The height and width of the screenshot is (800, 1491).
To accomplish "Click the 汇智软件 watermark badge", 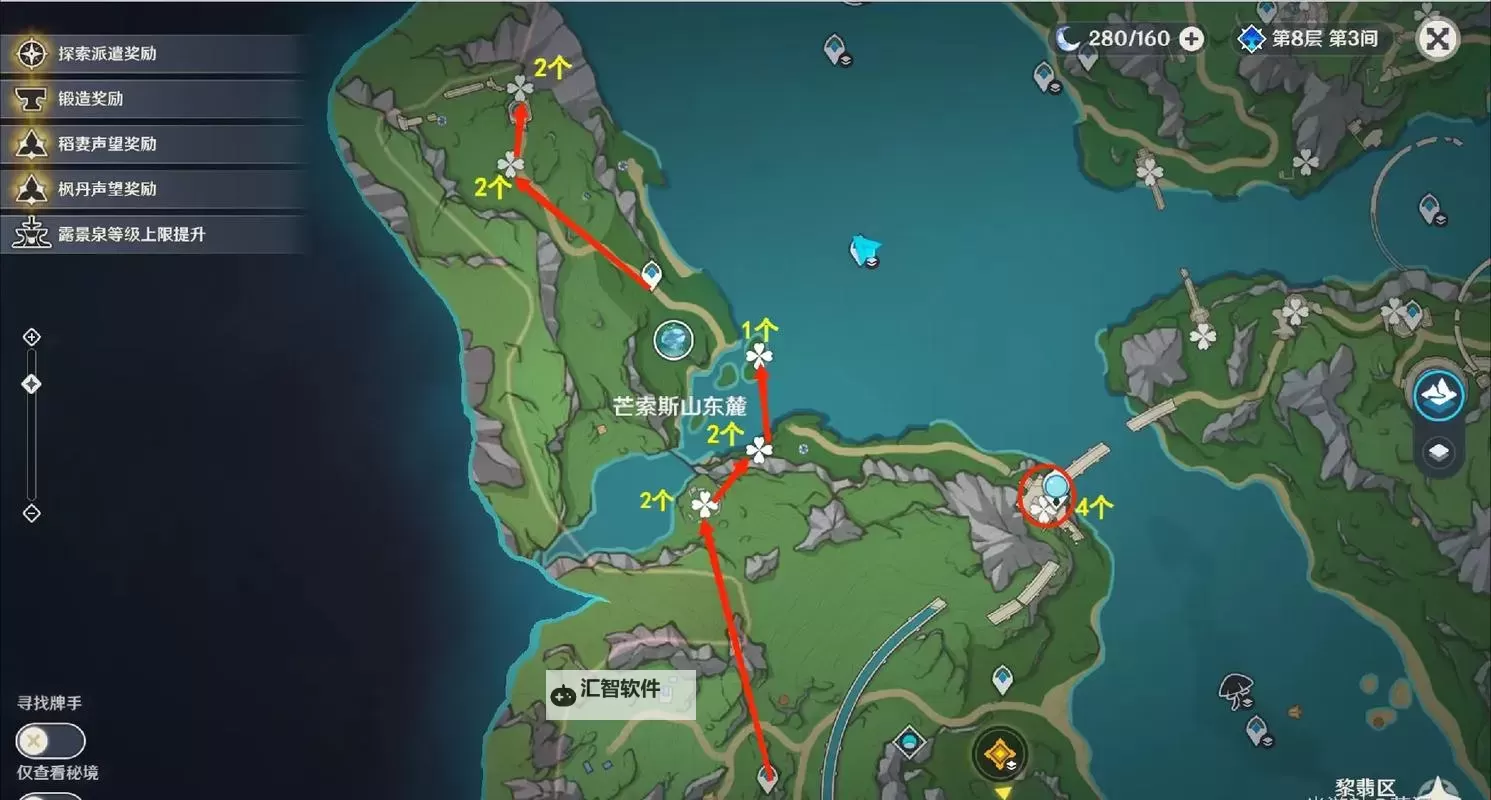I will click(620, 694).
